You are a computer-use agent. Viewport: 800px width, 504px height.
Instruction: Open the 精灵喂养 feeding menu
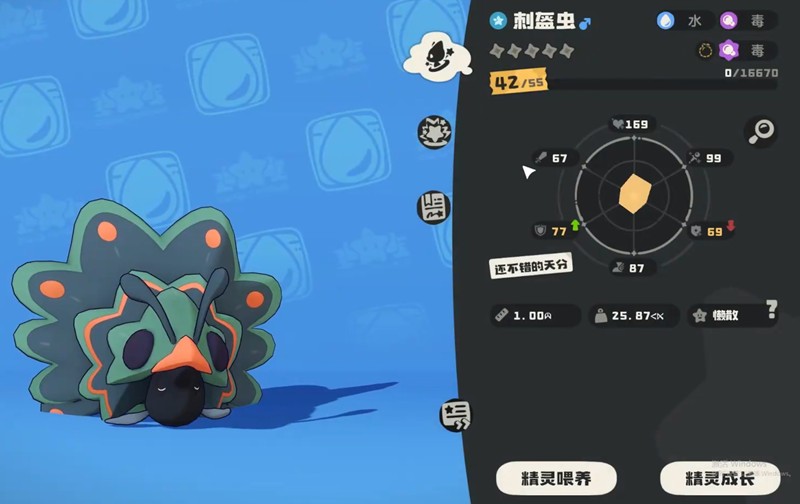(557, 477)
